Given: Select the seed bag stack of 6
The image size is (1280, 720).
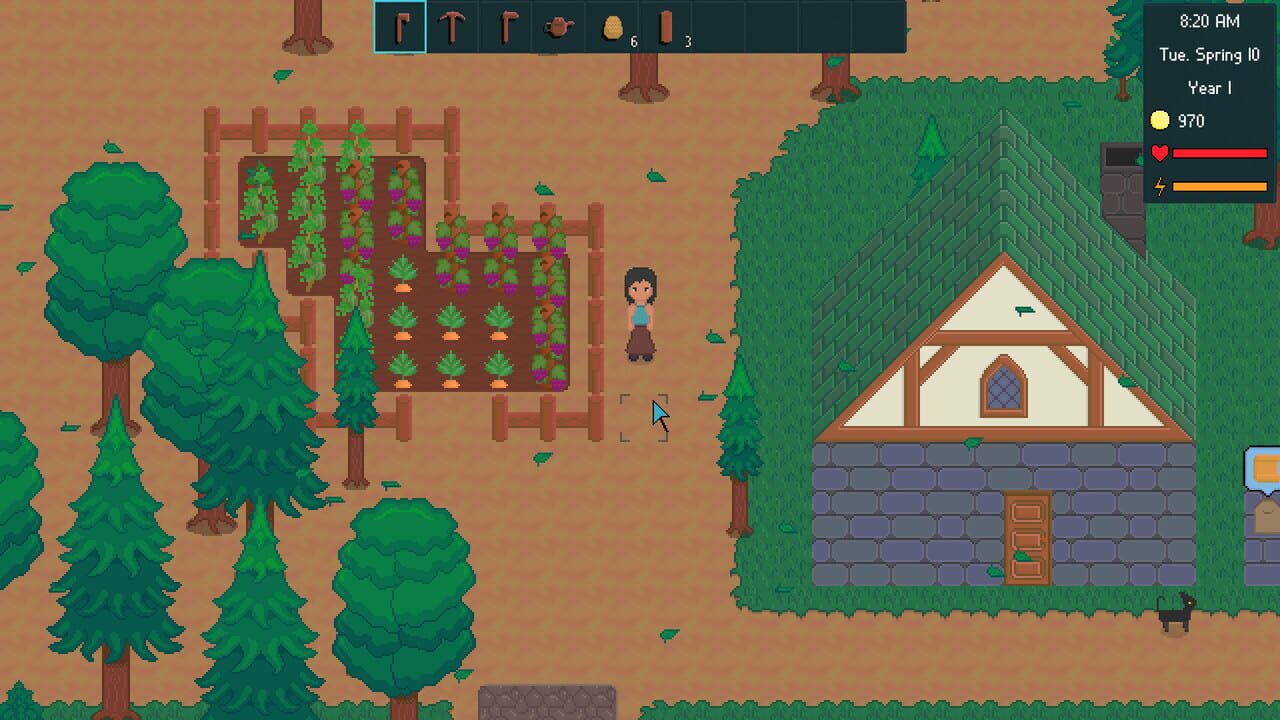Looking at the screenshot, I should [611, 27].
